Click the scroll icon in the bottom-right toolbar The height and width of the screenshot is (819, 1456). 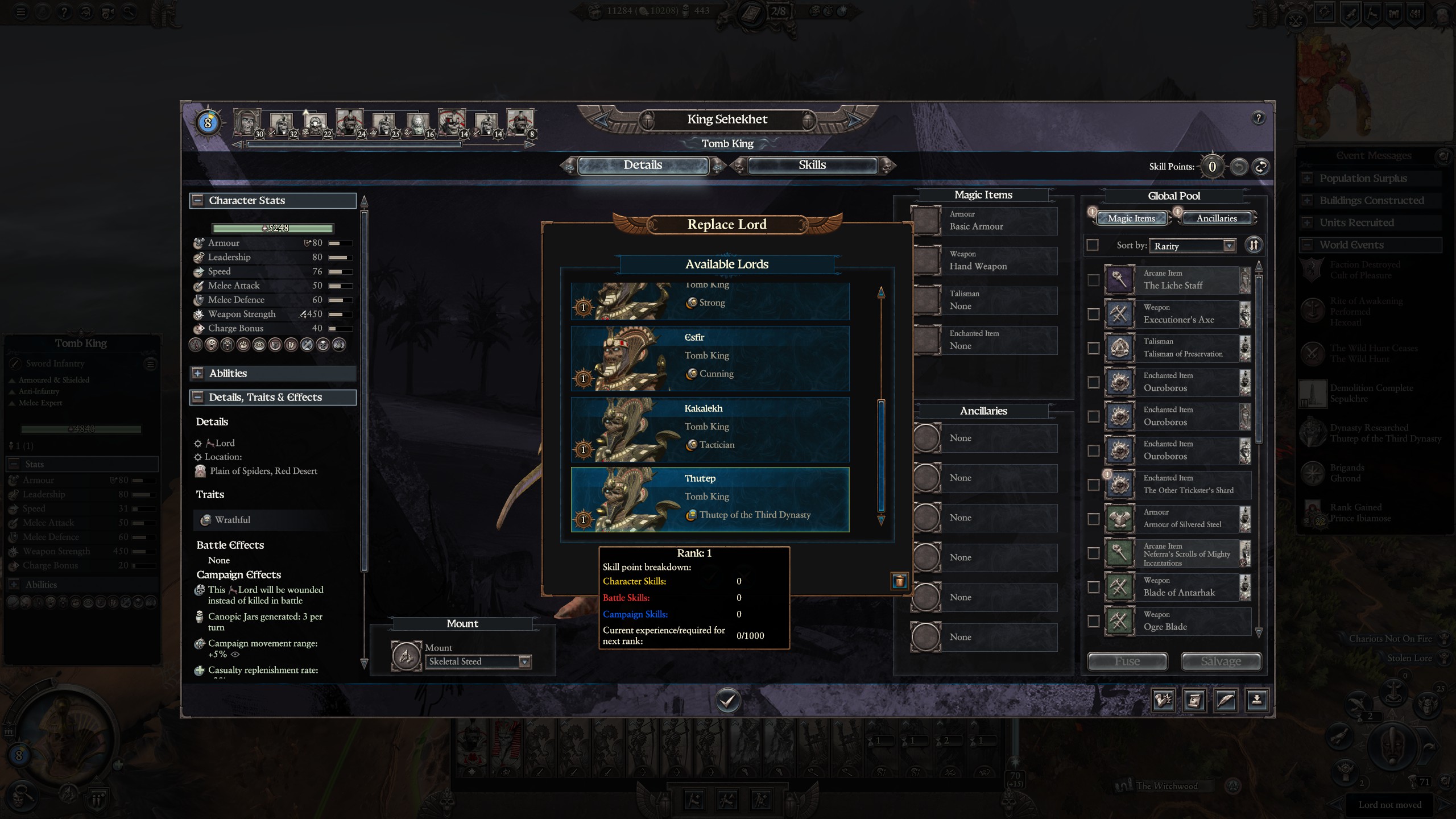(1196, 700)
